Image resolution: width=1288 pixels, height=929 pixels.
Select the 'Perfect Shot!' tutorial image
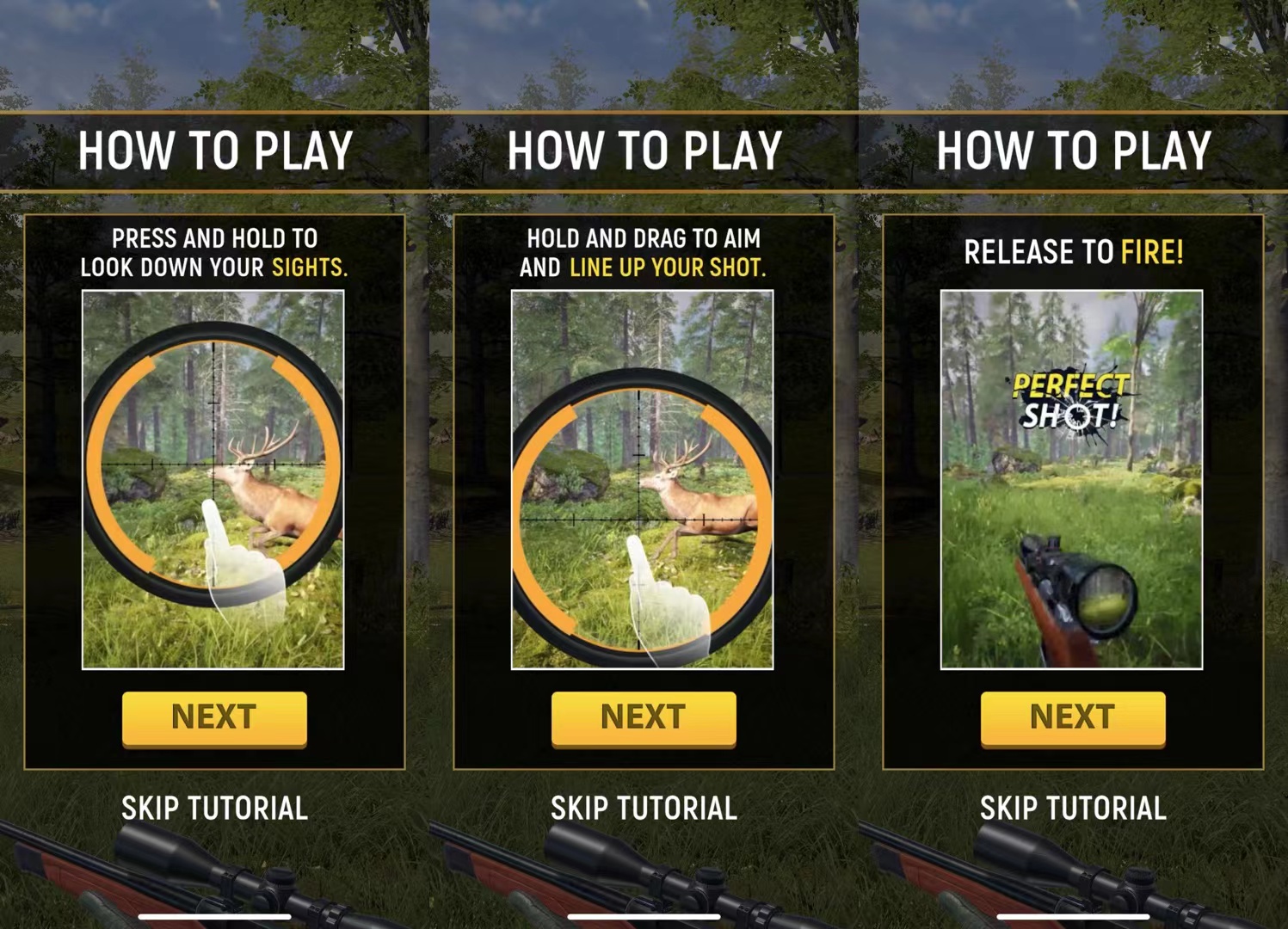(x=1071, y=479)
